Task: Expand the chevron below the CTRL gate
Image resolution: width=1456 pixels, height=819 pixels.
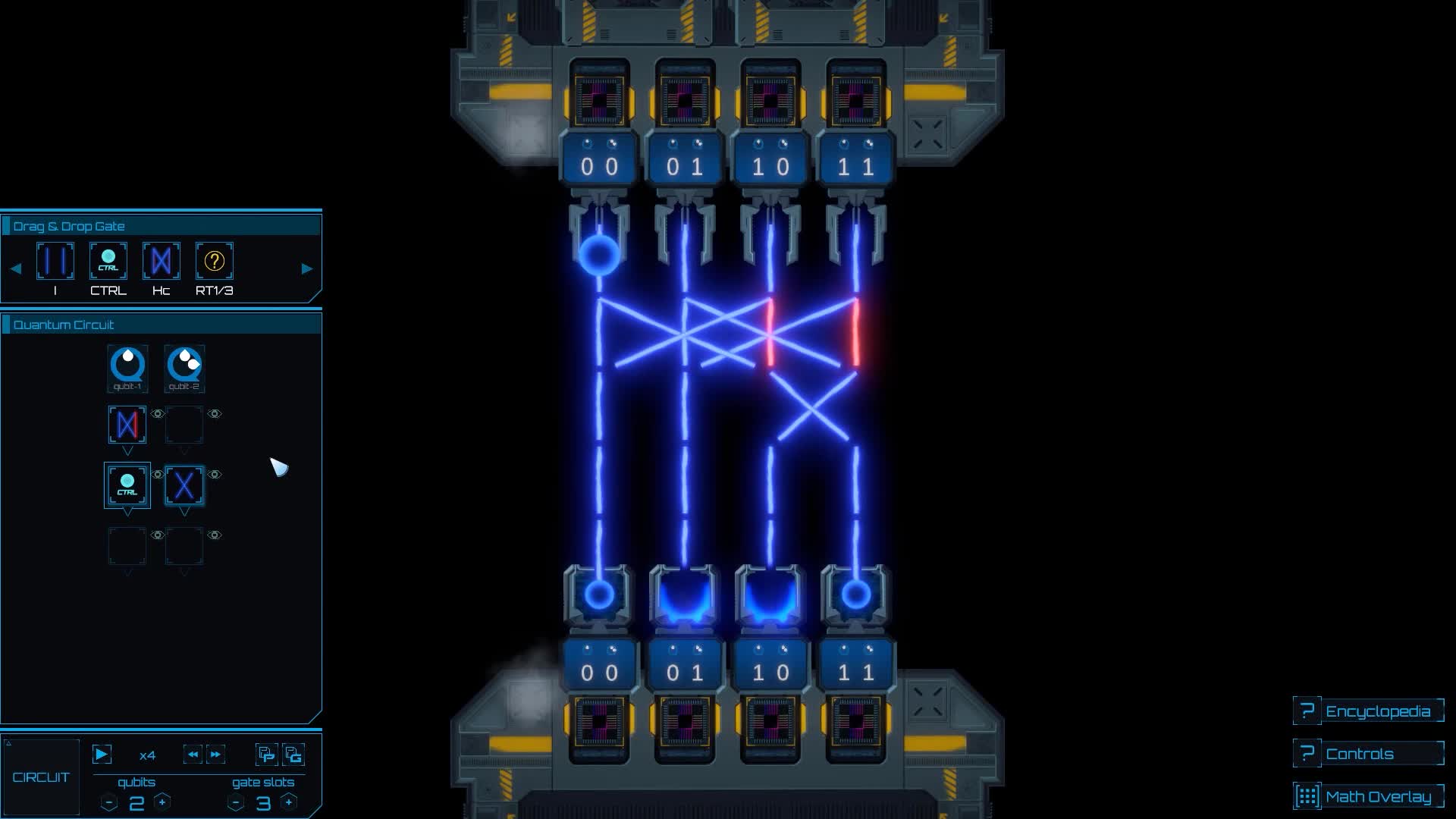Action: click(x=127, y=514)
